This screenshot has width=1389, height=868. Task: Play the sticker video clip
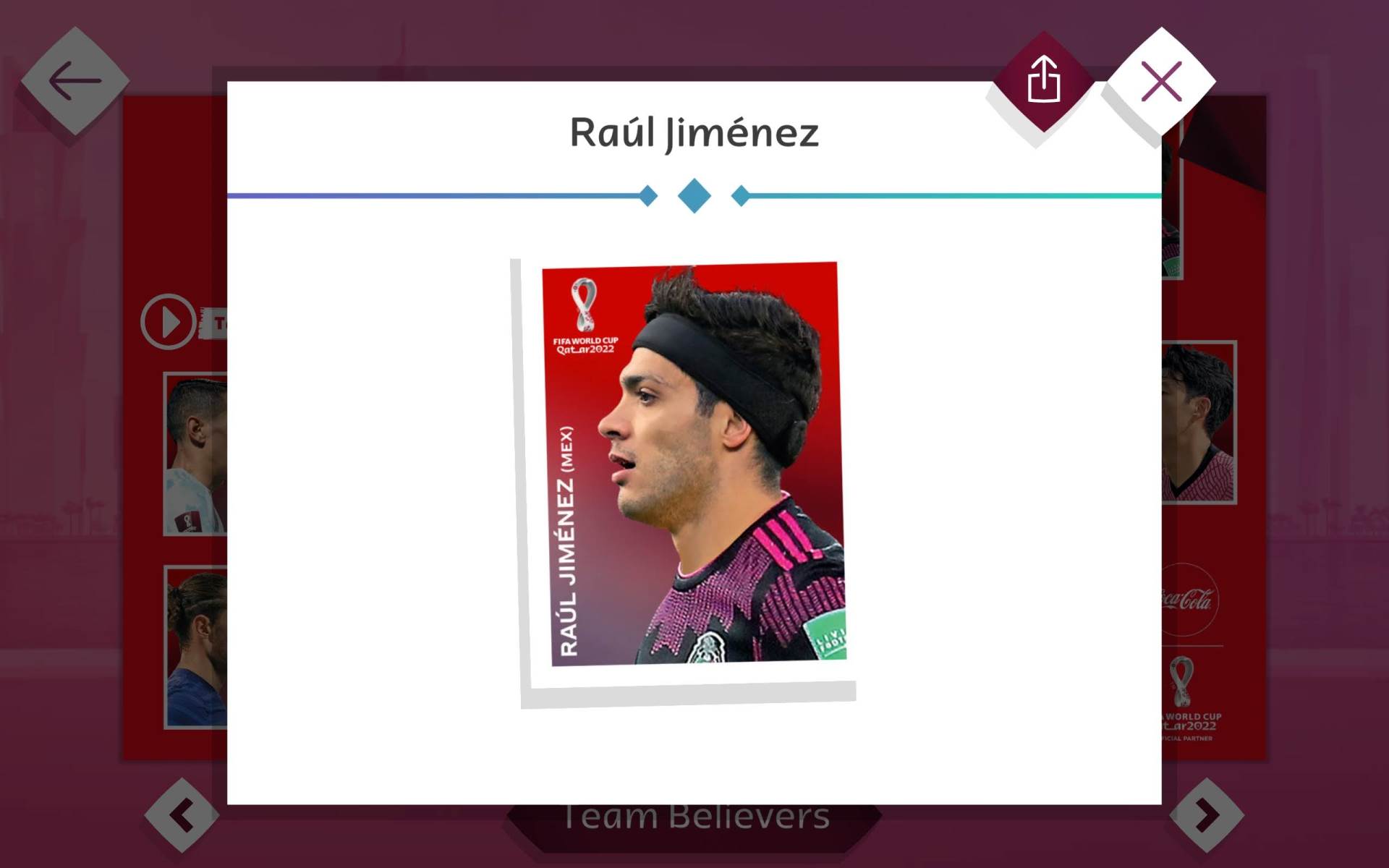pyautogui.click(x=169, y=320)
